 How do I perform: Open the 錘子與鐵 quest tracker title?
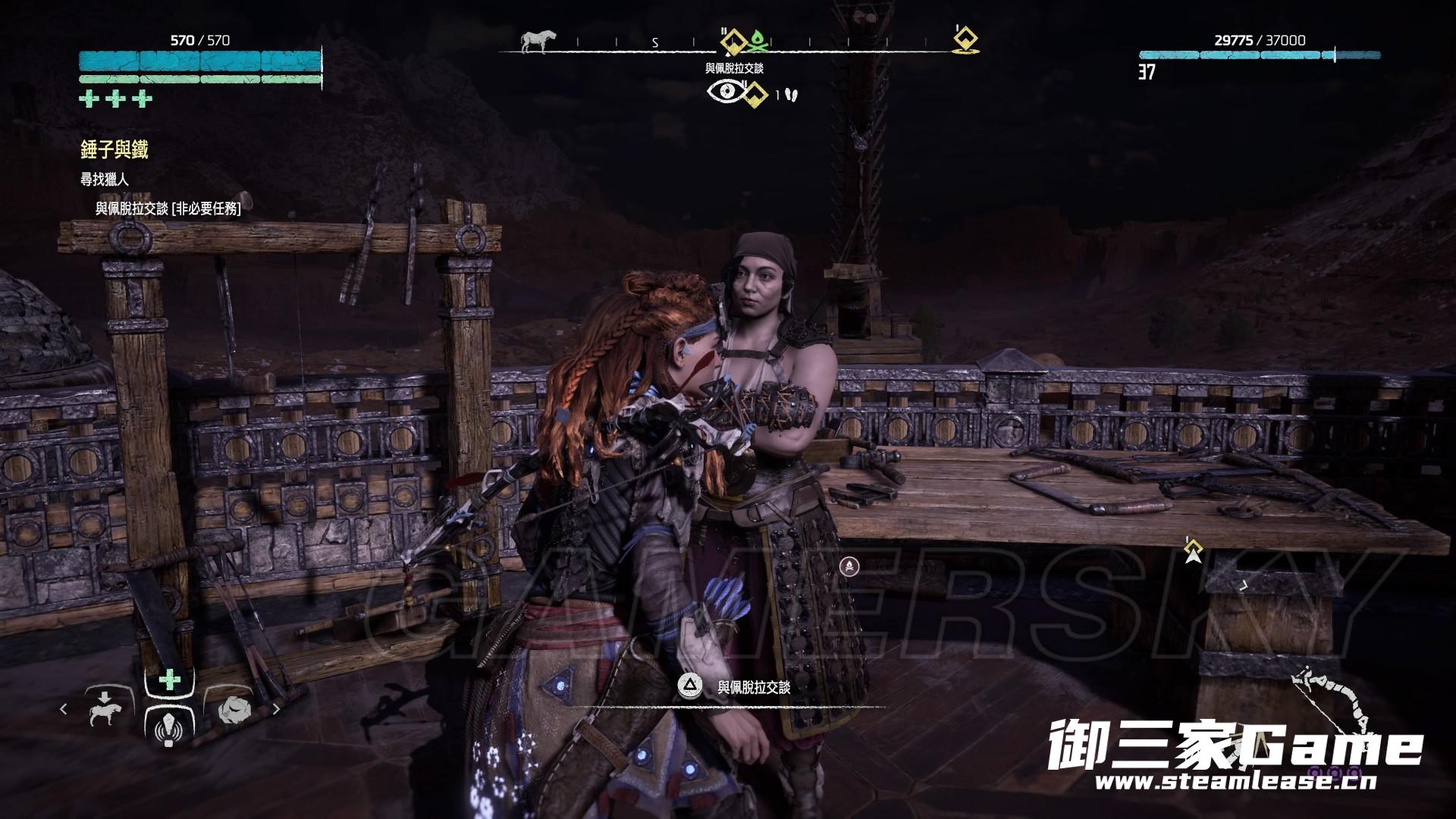click(115, 150)
